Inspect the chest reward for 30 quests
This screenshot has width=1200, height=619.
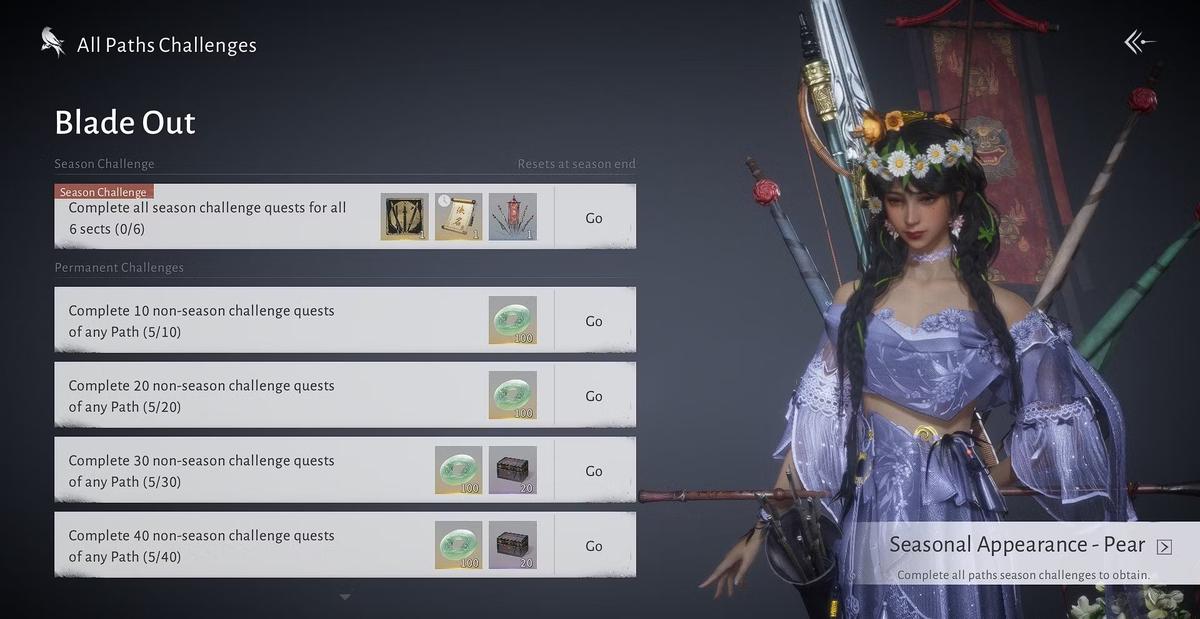click(513, 471)
